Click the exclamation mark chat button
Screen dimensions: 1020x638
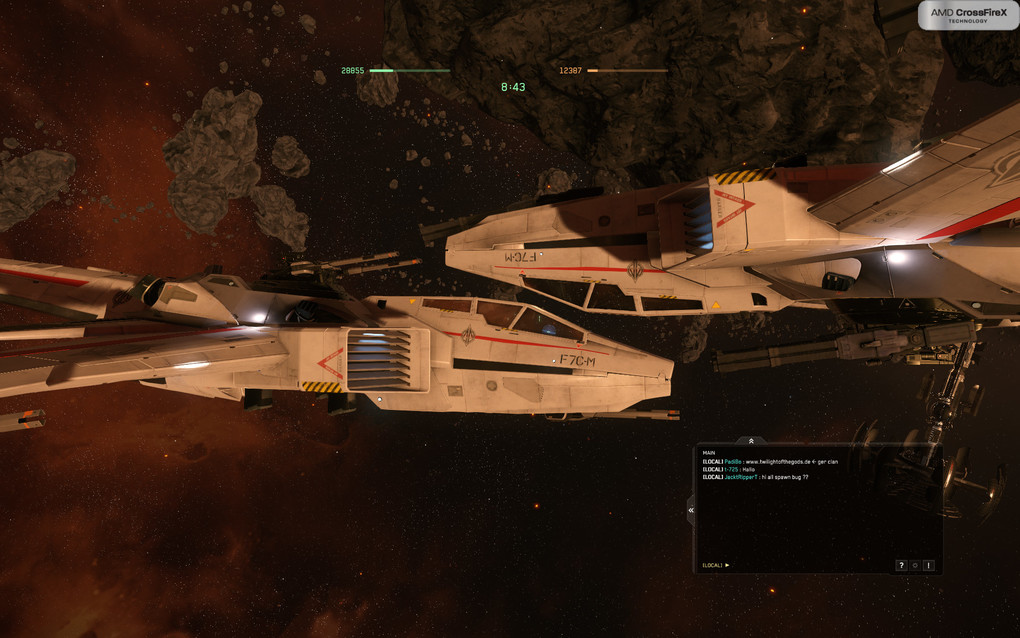click(928, 565)
